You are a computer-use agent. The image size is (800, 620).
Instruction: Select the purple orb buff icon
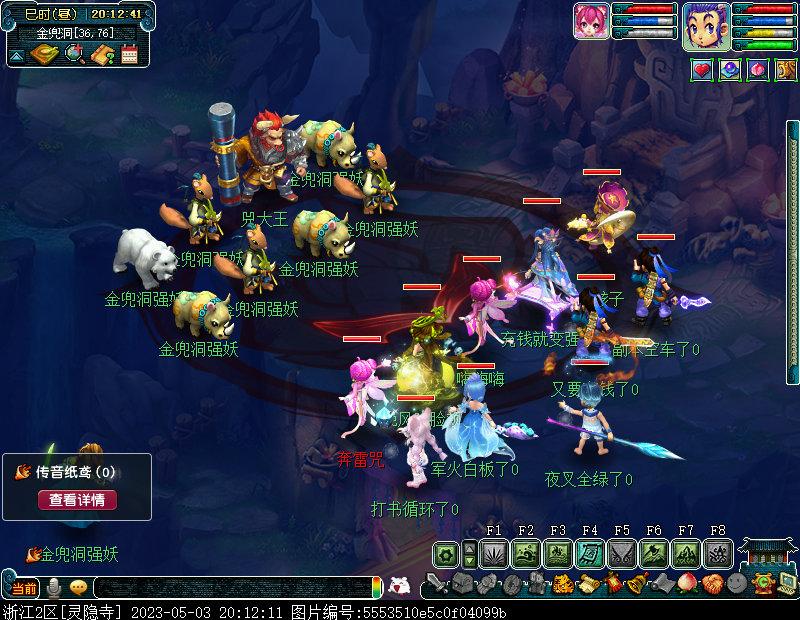coord(730,71)
